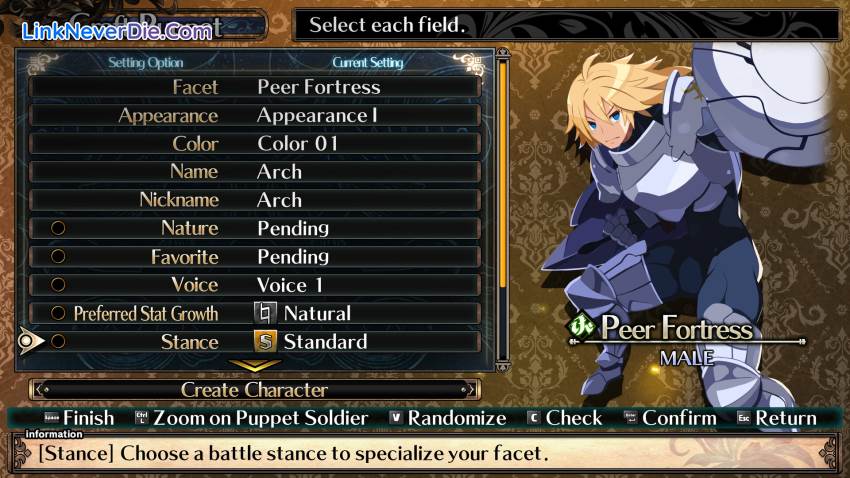Click the settings list scrollbar
Image resolution: width=850 pixels, height=478 pixels.
click(503, 200)
